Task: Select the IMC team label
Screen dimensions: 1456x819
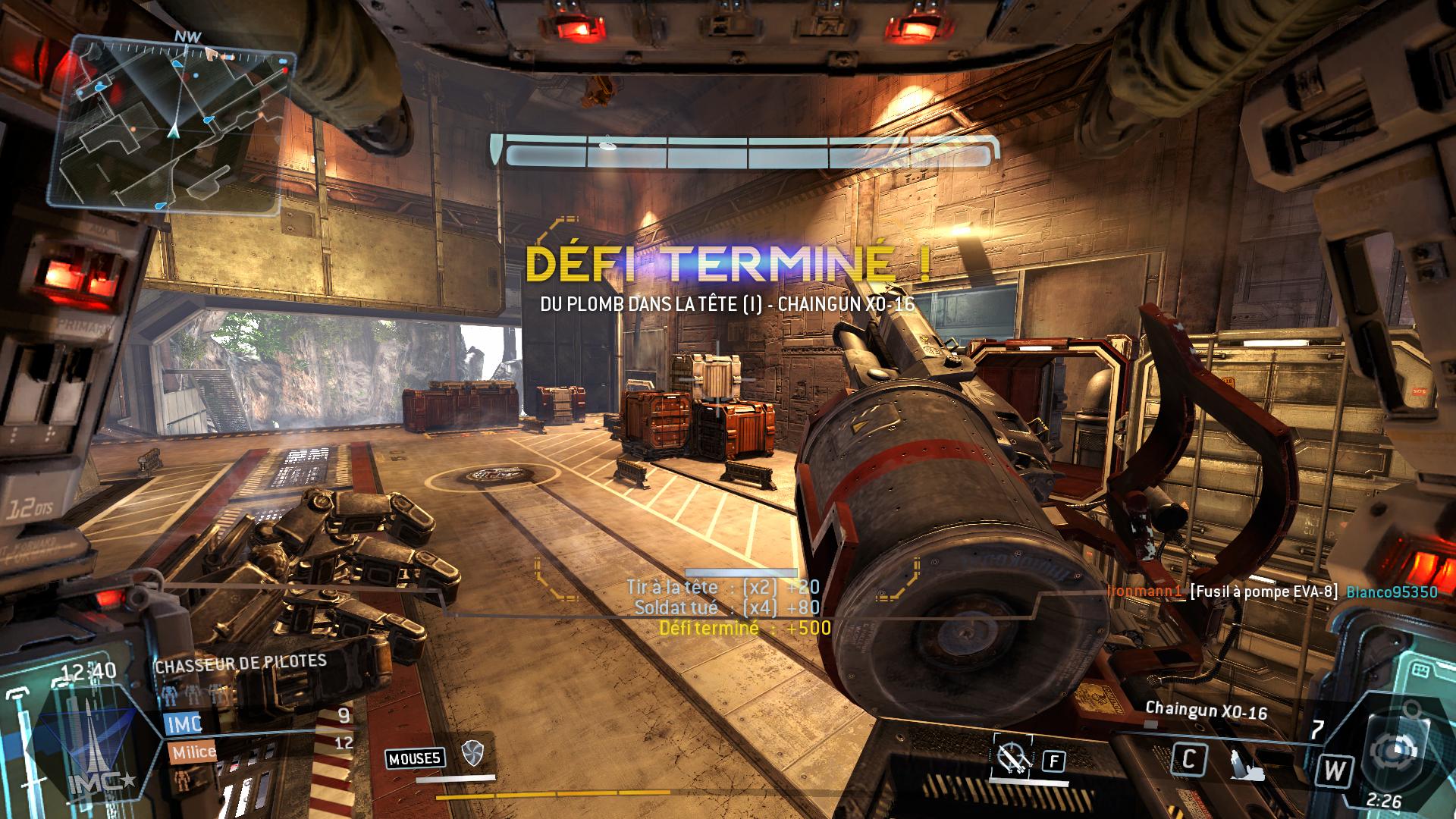Action: [184, 723]
